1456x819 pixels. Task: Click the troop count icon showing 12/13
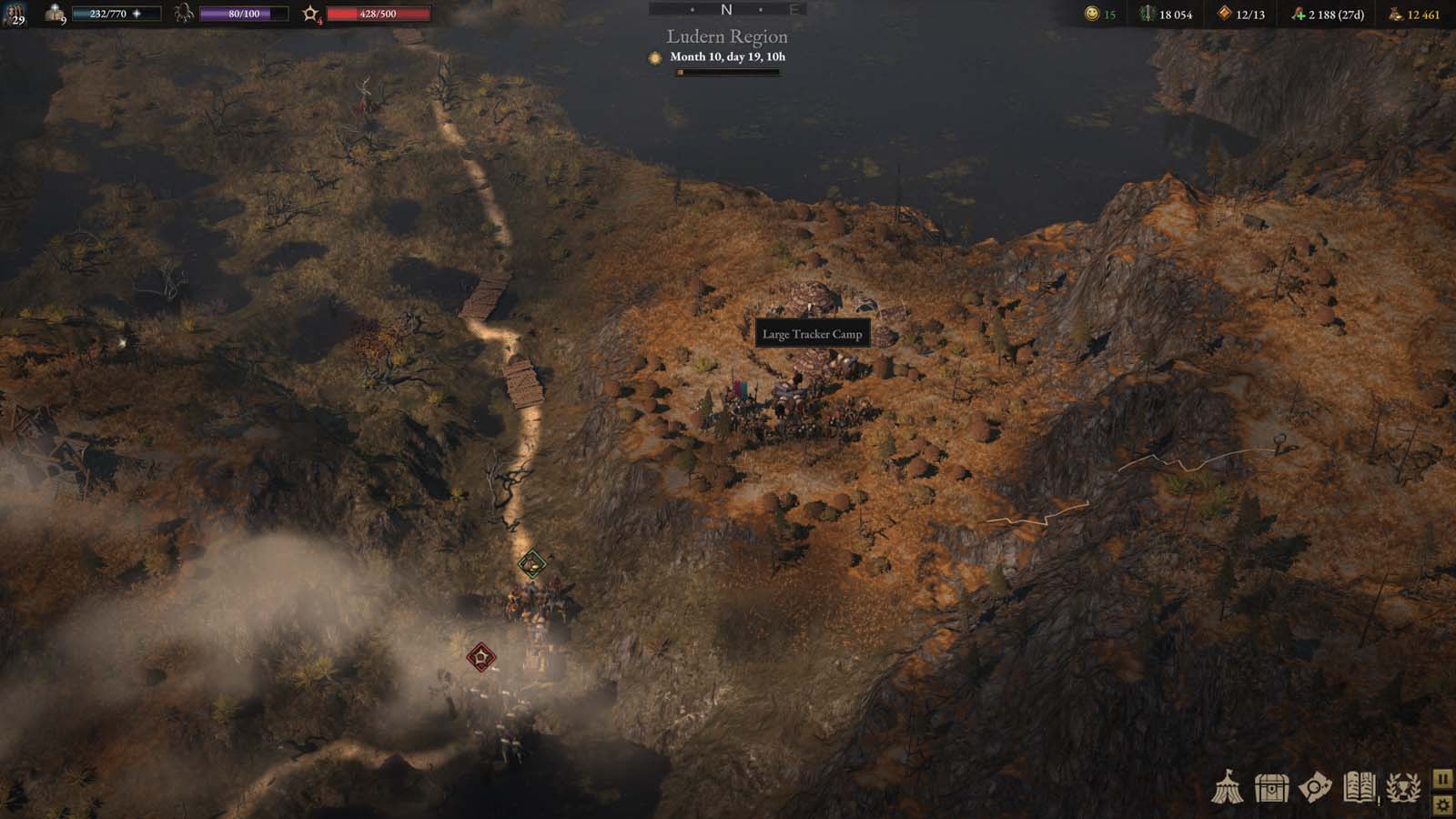[1224, 15]
